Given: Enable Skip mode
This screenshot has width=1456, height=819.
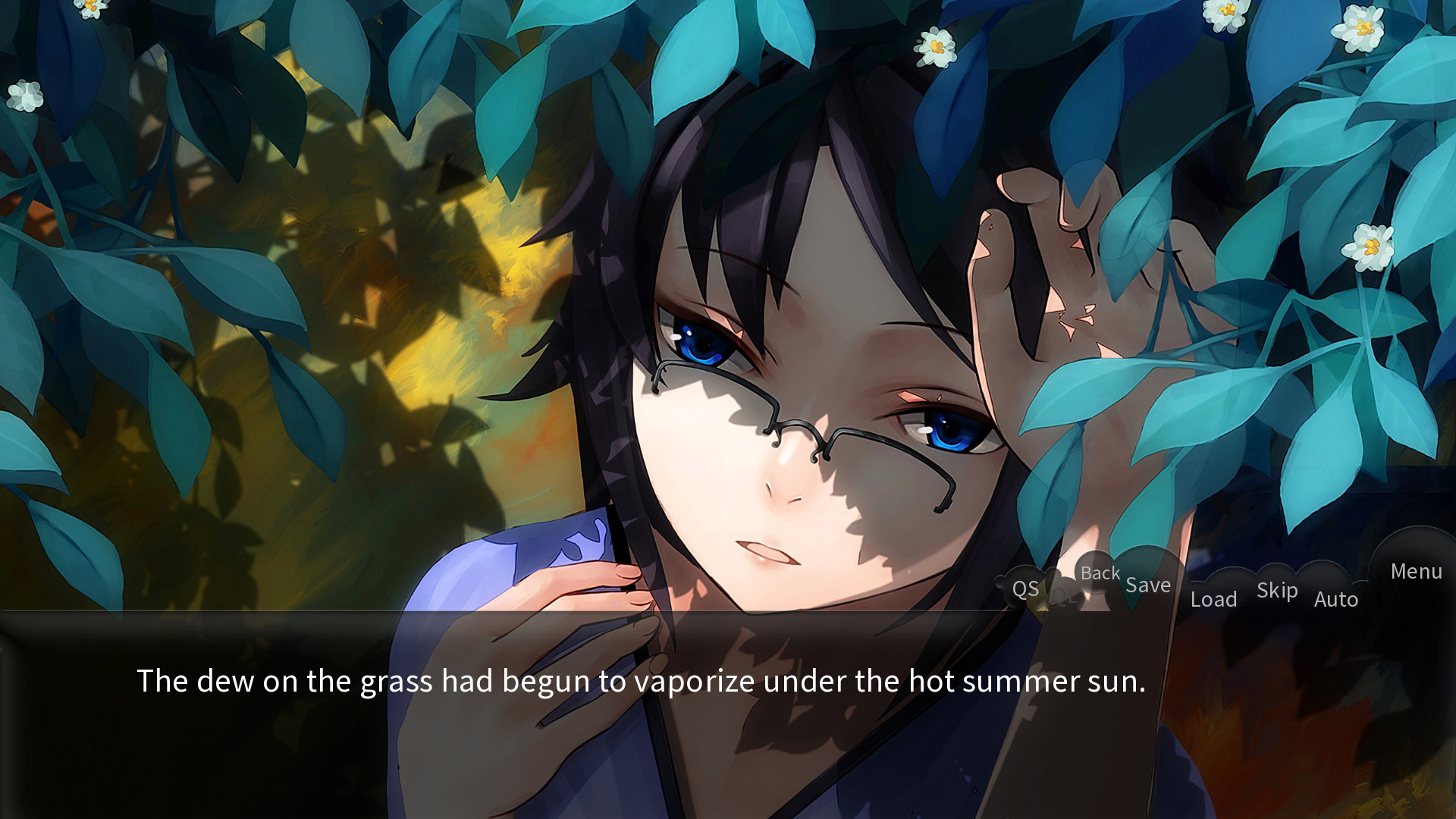Looking at the screenshot, I should [1277, 590].
